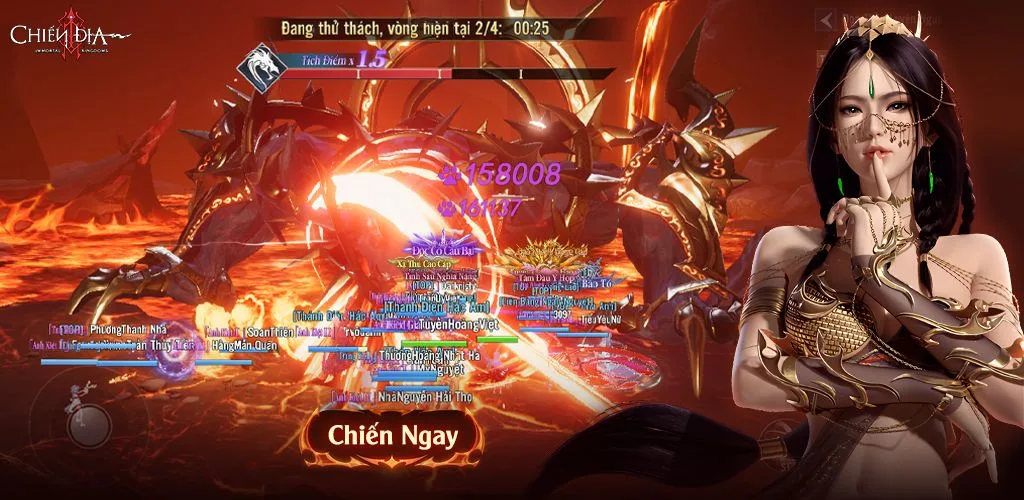Tap the Chiến Ngay button
The image size is (1024, 500).
[394, 436]
